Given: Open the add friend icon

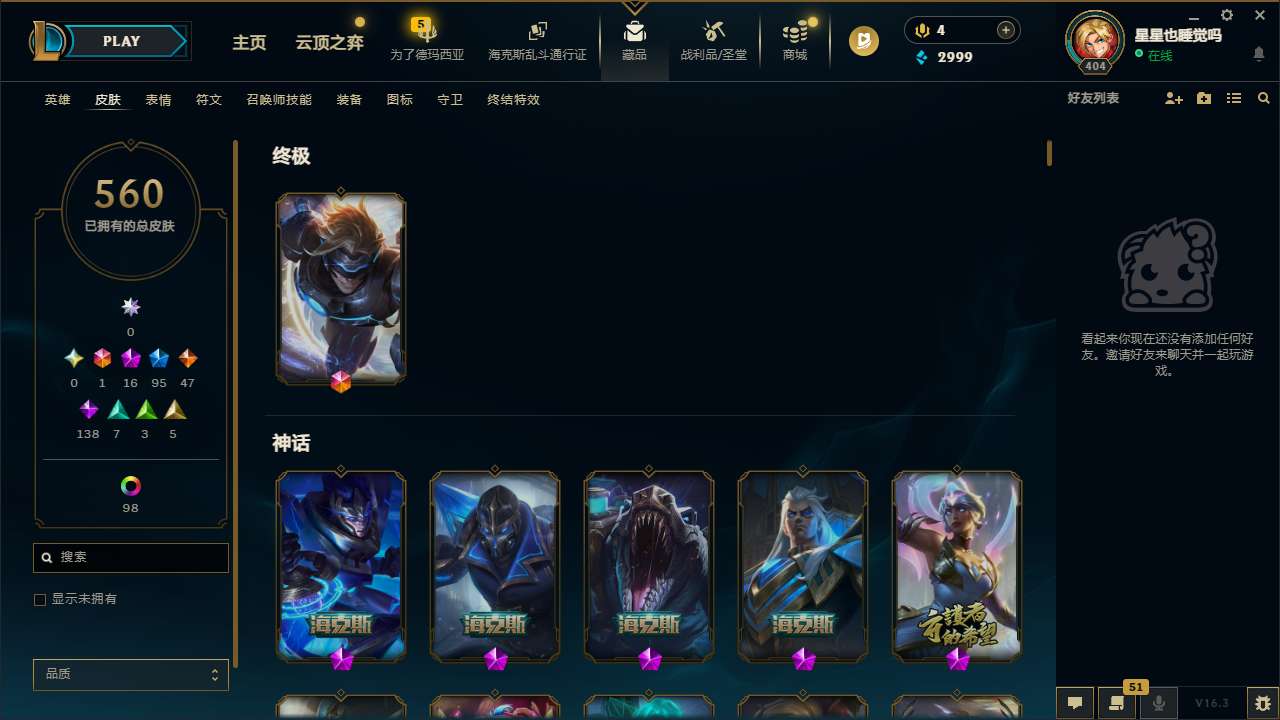Looking at the screenshot, I should click(x=1171, y=98).
